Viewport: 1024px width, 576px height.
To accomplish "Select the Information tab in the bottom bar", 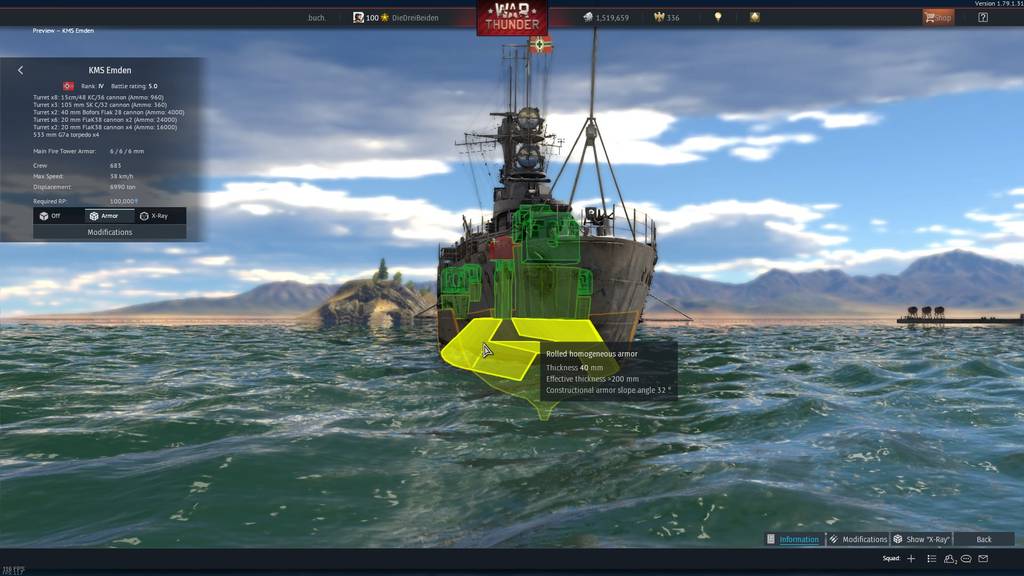I will point(793,539).
